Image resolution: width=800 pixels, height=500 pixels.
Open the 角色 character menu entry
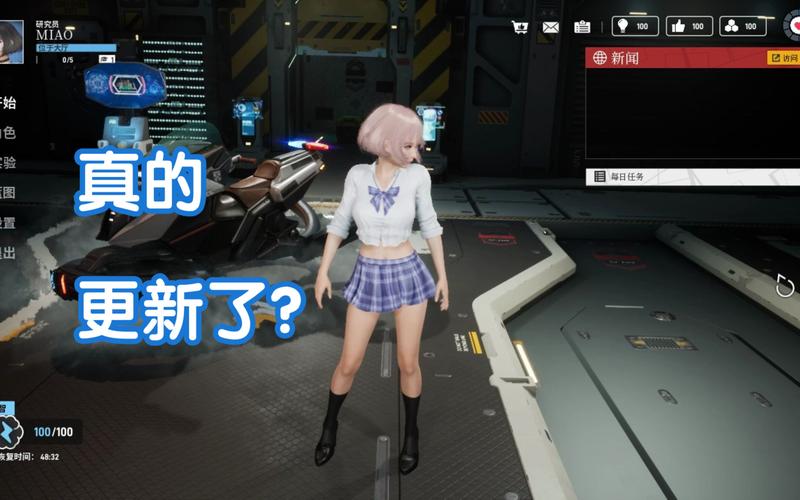pos(8,133)
